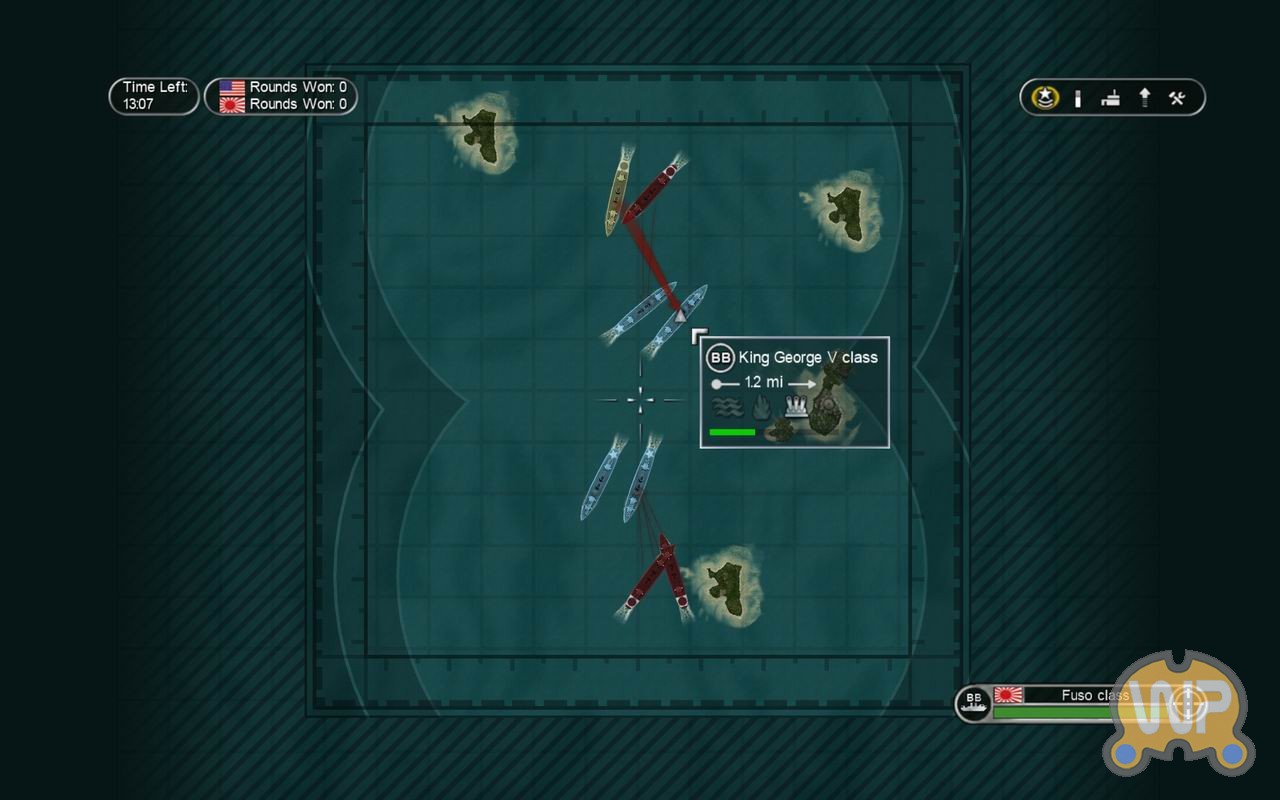
Task: Click the white triangle marker on the targeted ship
Action: coord(680,316)
